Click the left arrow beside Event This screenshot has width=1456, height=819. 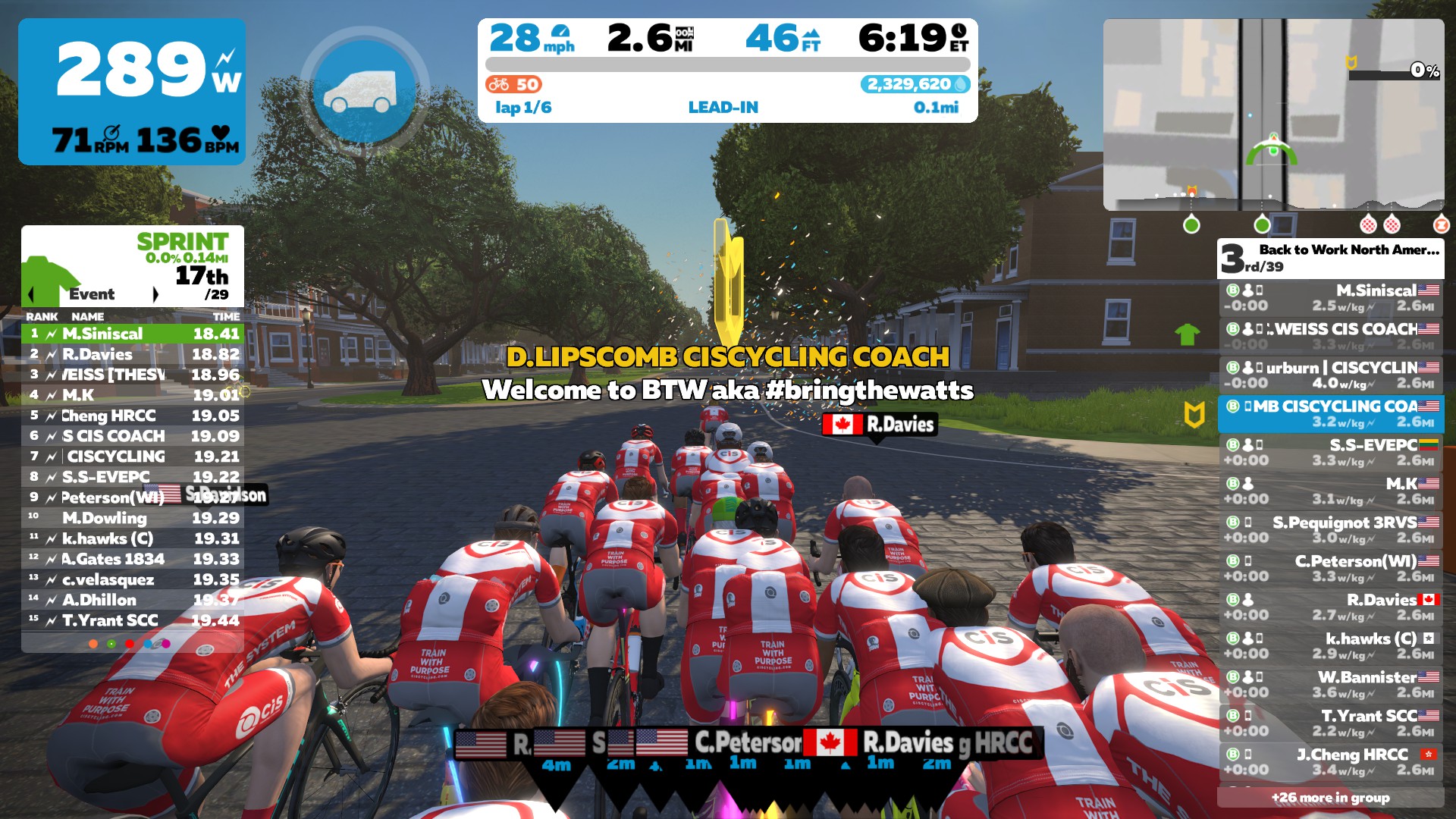(31, 294)
